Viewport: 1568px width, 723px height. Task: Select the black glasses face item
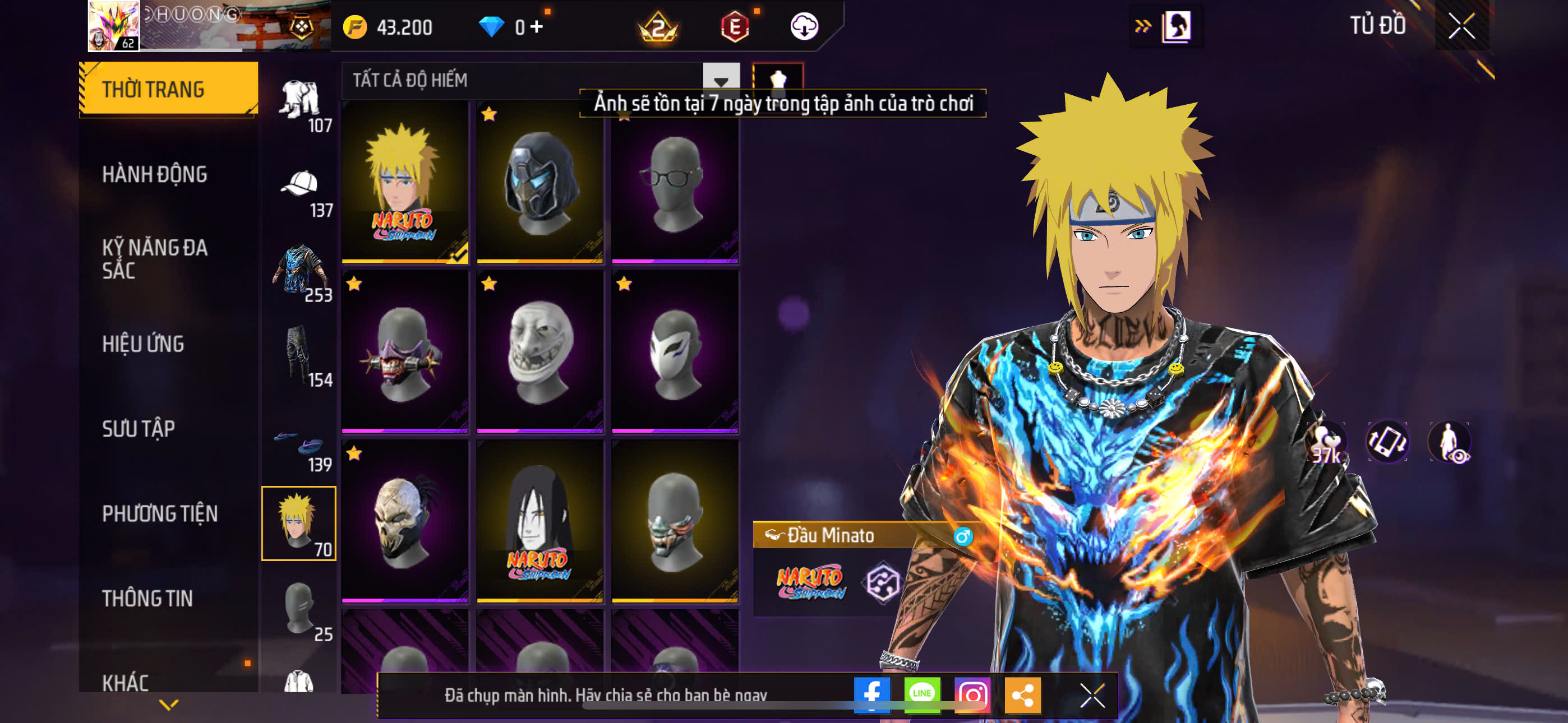pyautogui.click(x=675, y=182)
